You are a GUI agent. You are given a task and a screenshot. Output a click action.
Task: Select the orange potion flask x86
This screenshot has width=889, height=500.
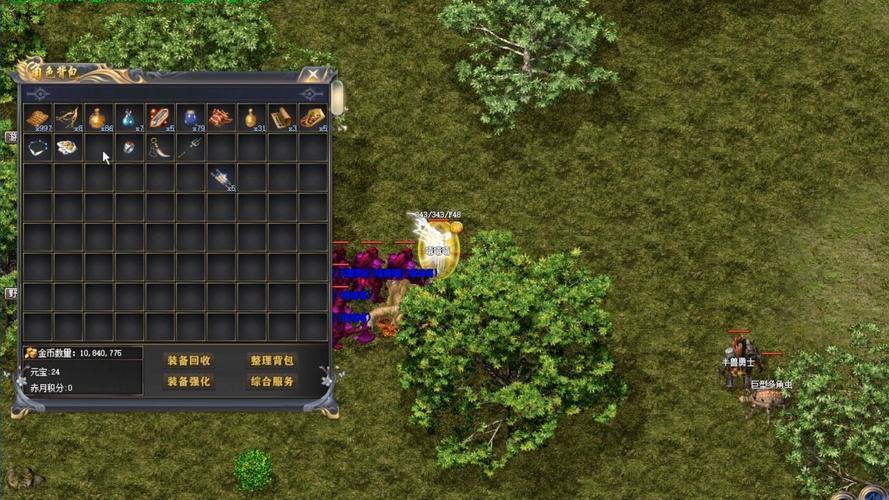(x=98, y=118)
